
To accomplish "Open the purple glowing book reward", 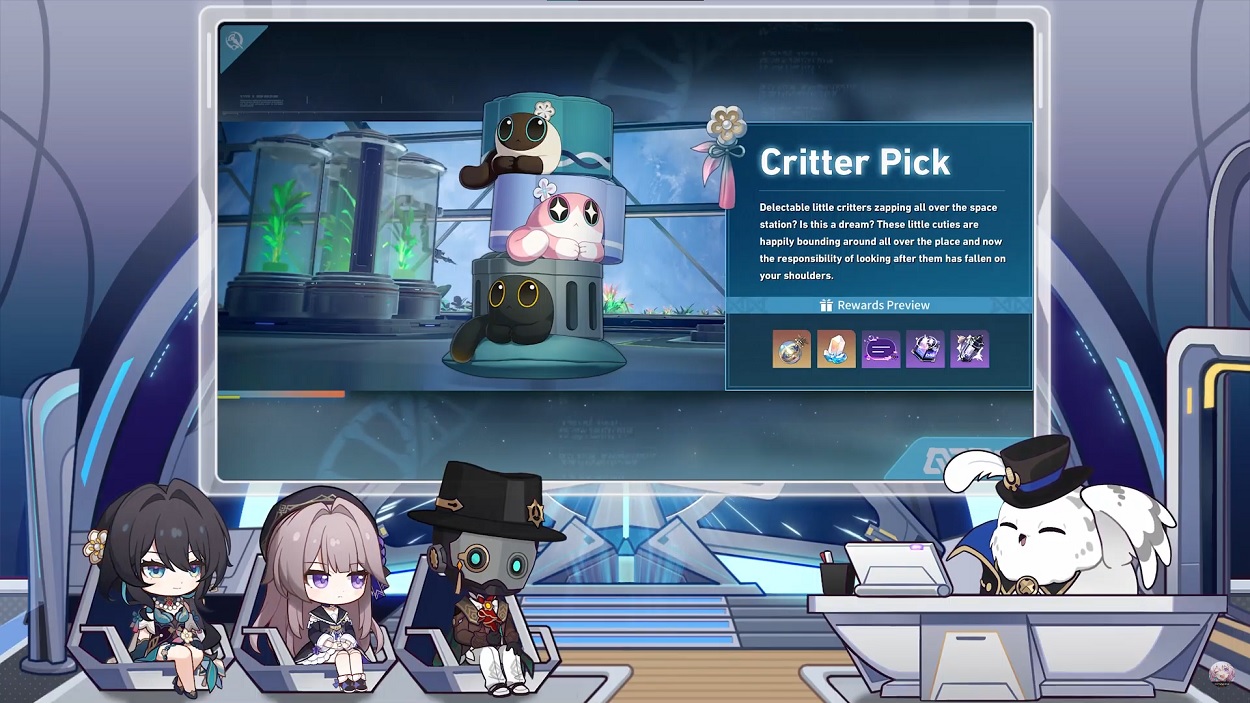I will [925, 349].
